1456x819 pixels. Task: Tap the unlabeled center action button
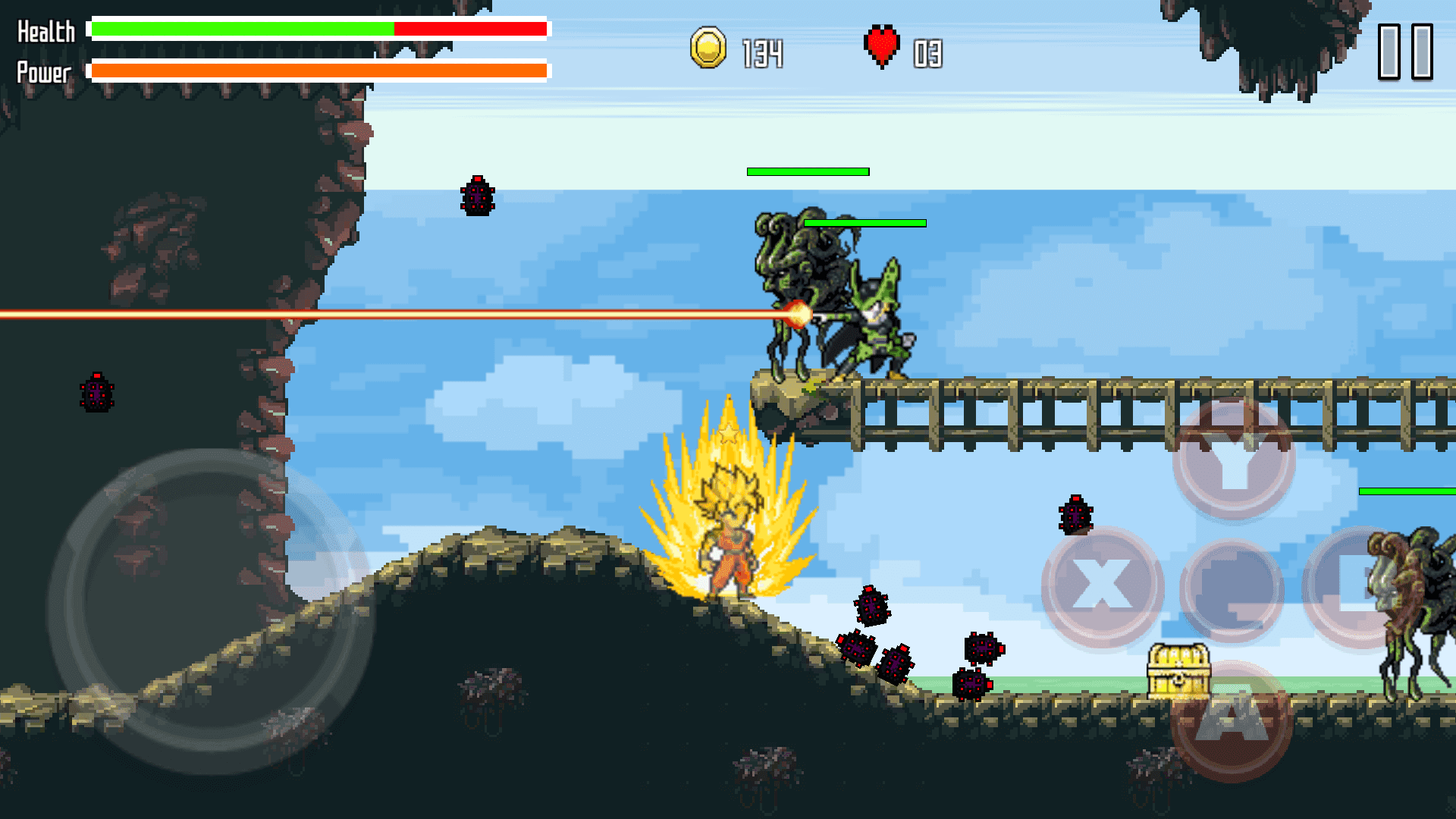[1232, 588]
